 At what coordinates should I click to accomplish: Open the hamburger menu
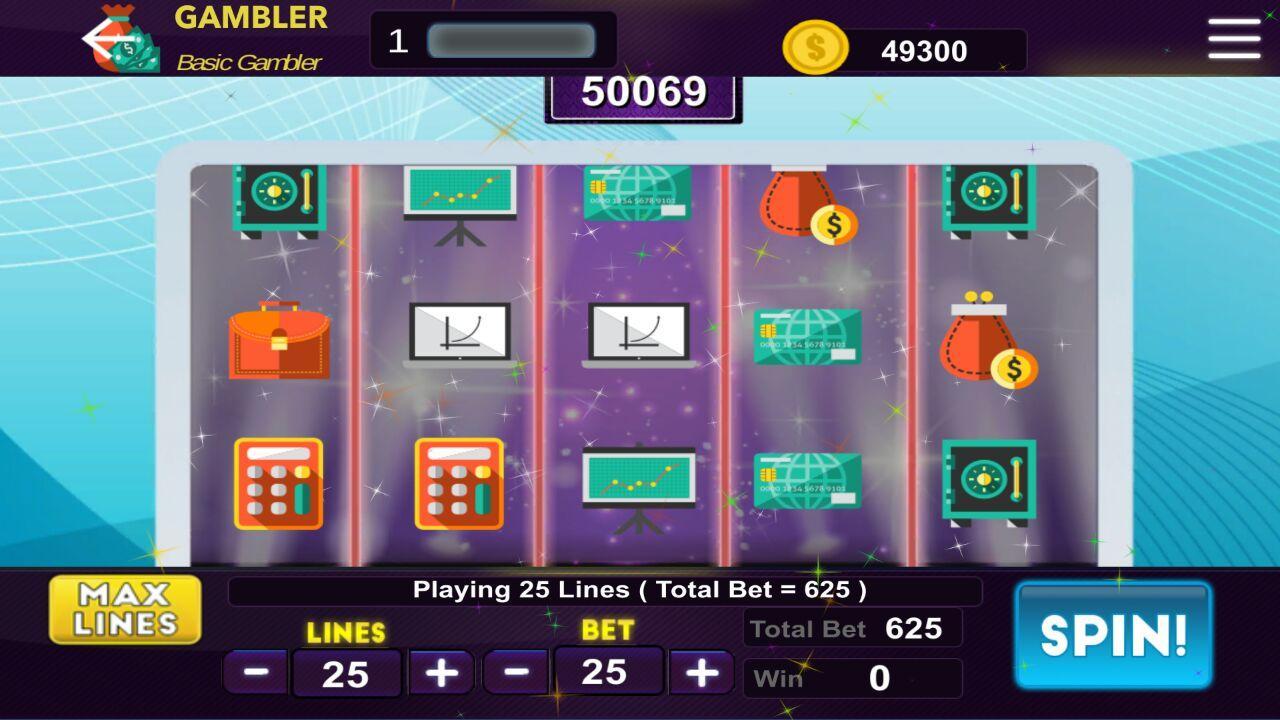(x=1232, y=40)
